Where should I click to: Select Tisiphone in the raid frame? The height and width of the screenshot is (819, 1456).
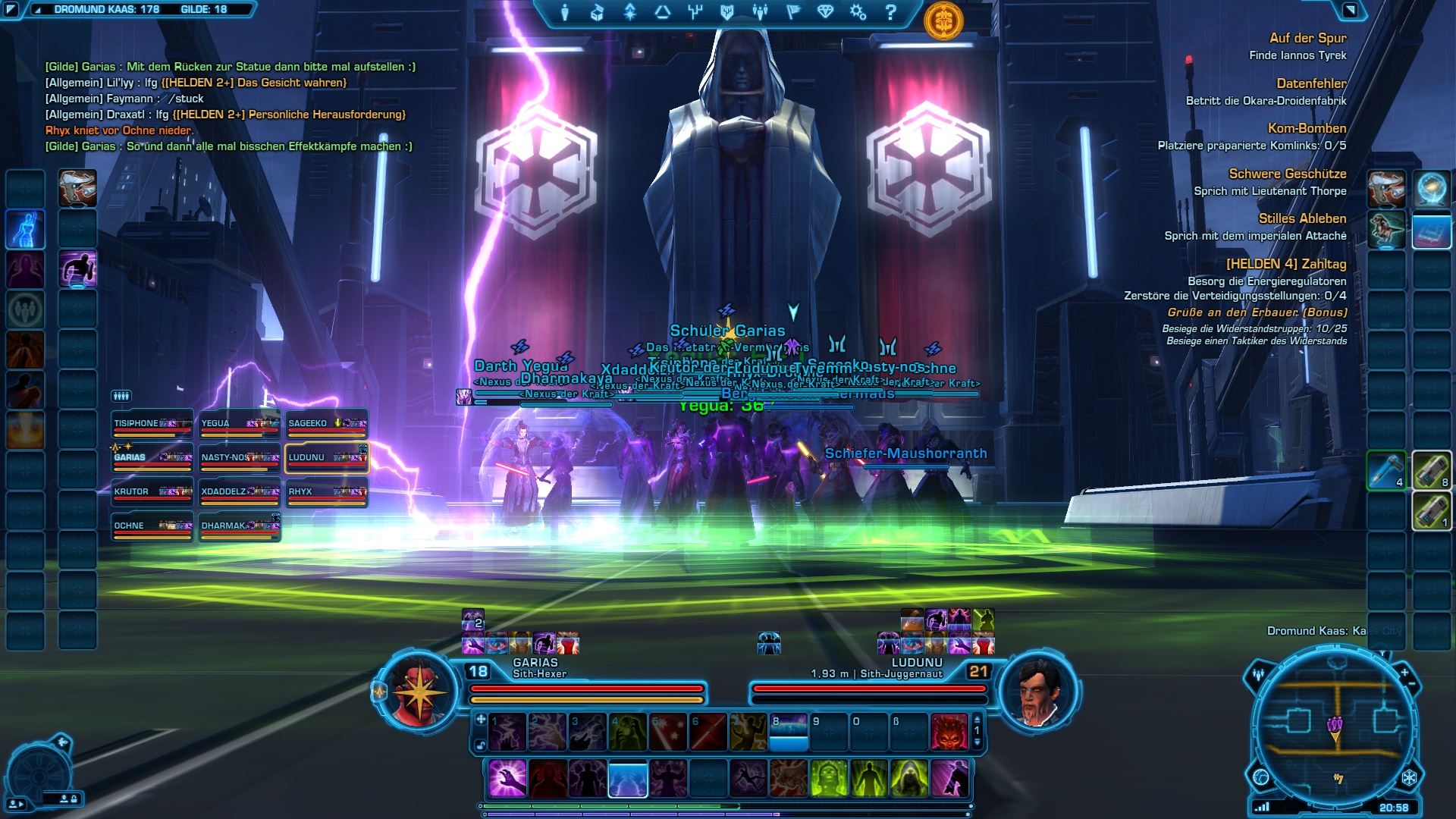pos(152,424)
